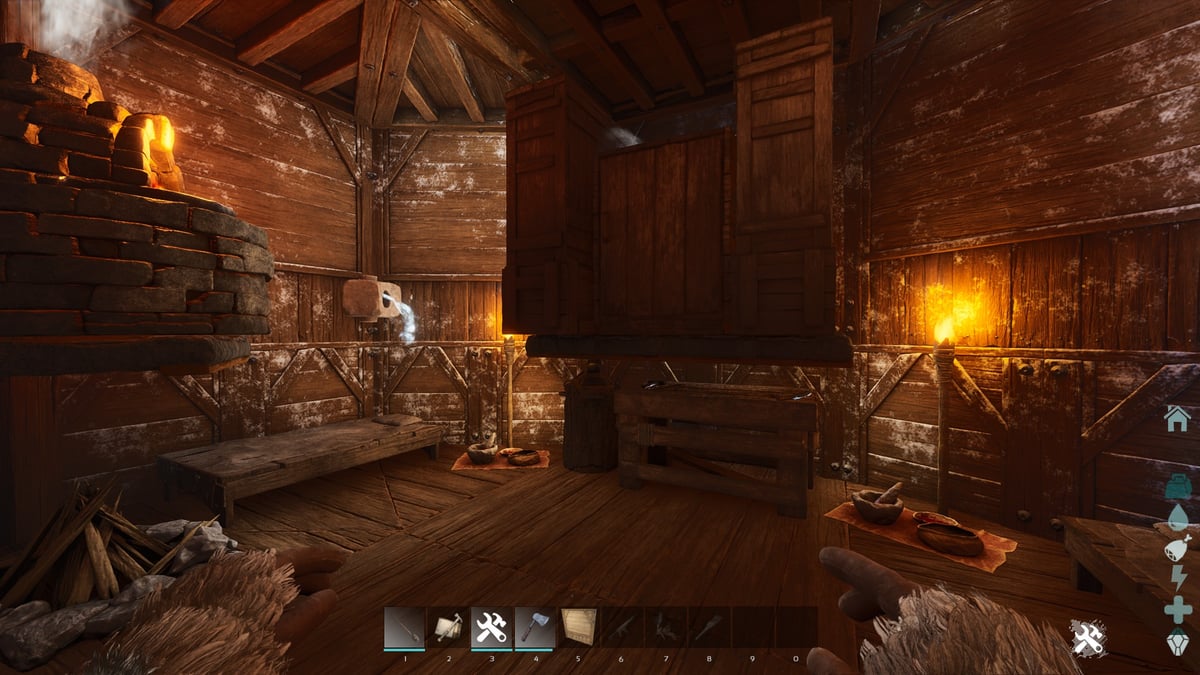Viewport: 1200px width, 675px height.
Task: Click the house status icon
Action: point(1177,418)
